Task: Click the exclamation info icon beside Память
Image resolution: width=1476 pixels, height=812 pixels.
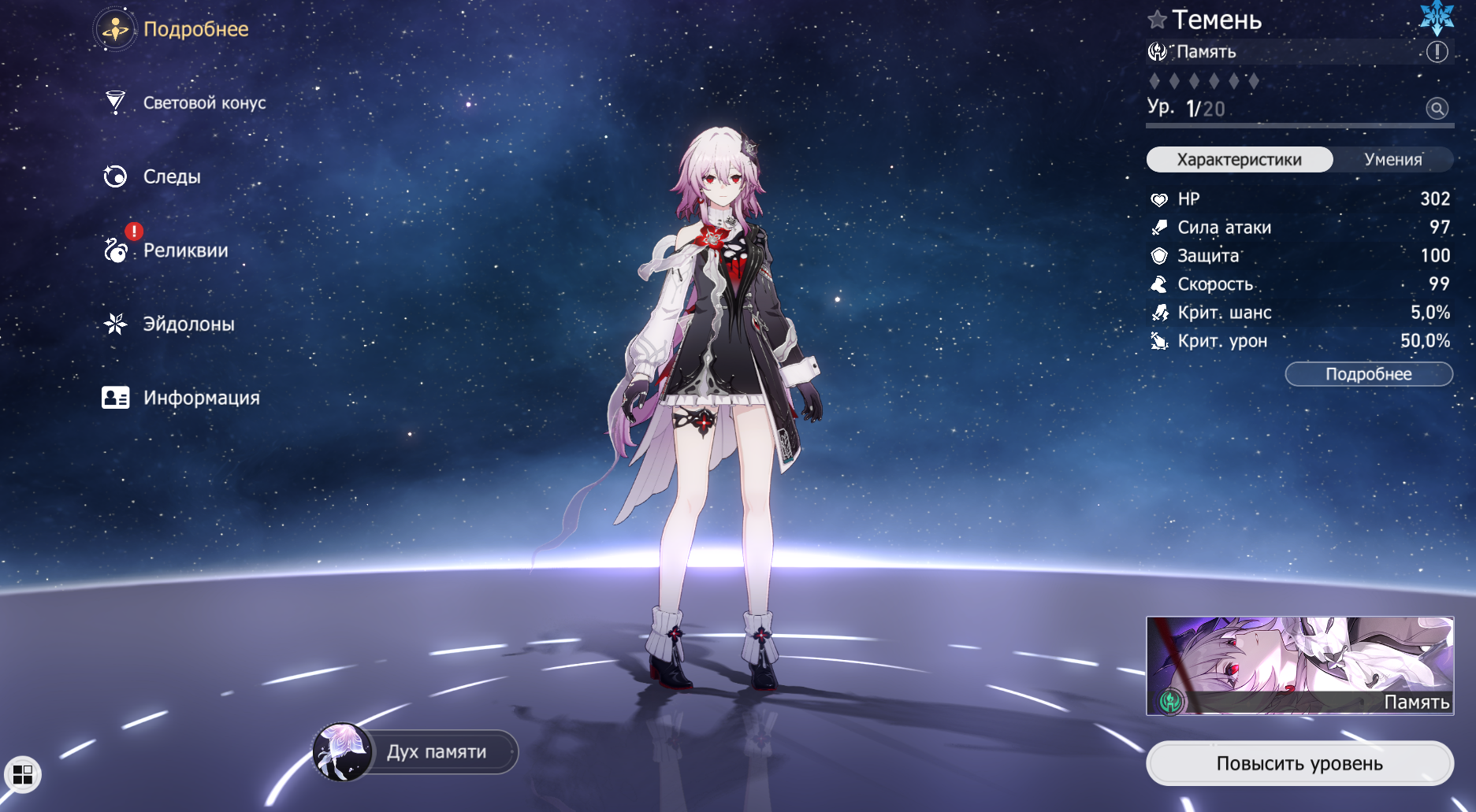Action: pyautogui.click(x=1437, y=52)
